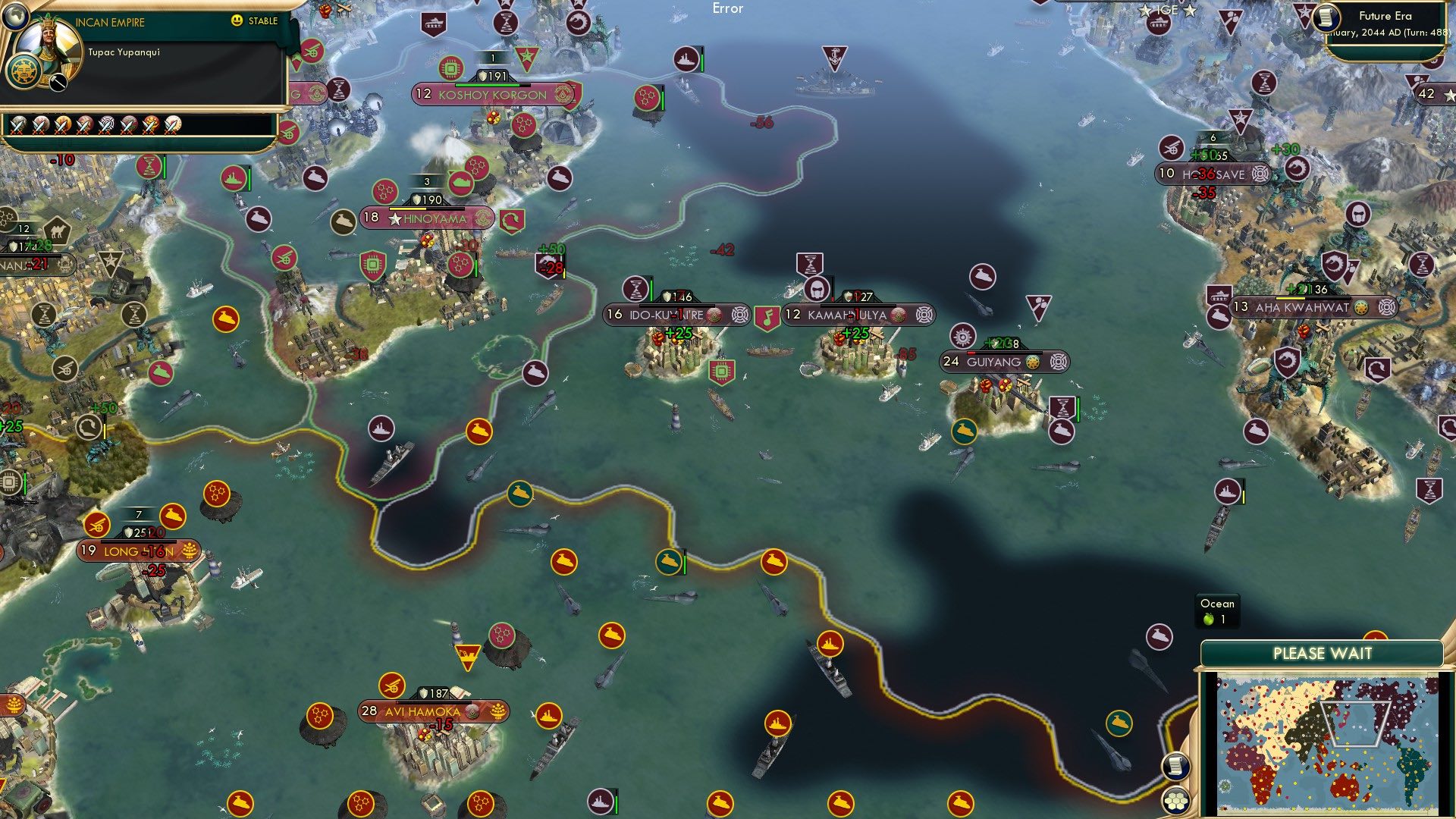
Task: Click the PLEASE WAIT turn button
Action: coord(1322,654)
